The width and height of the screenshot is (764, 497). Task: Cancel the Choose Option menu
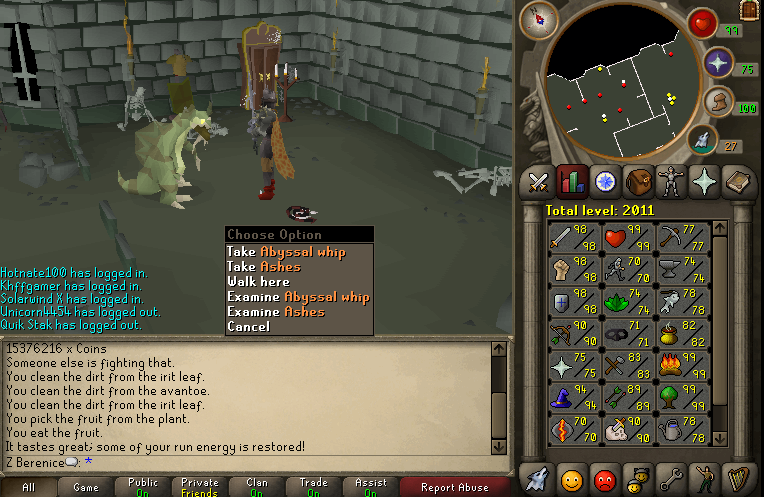248,327
